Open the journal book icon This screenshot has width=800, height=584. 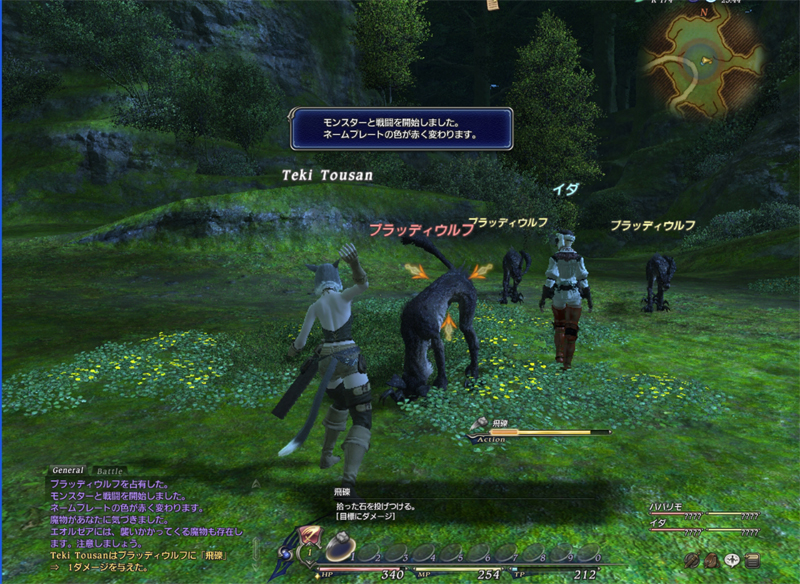click(x=751, y=560)
